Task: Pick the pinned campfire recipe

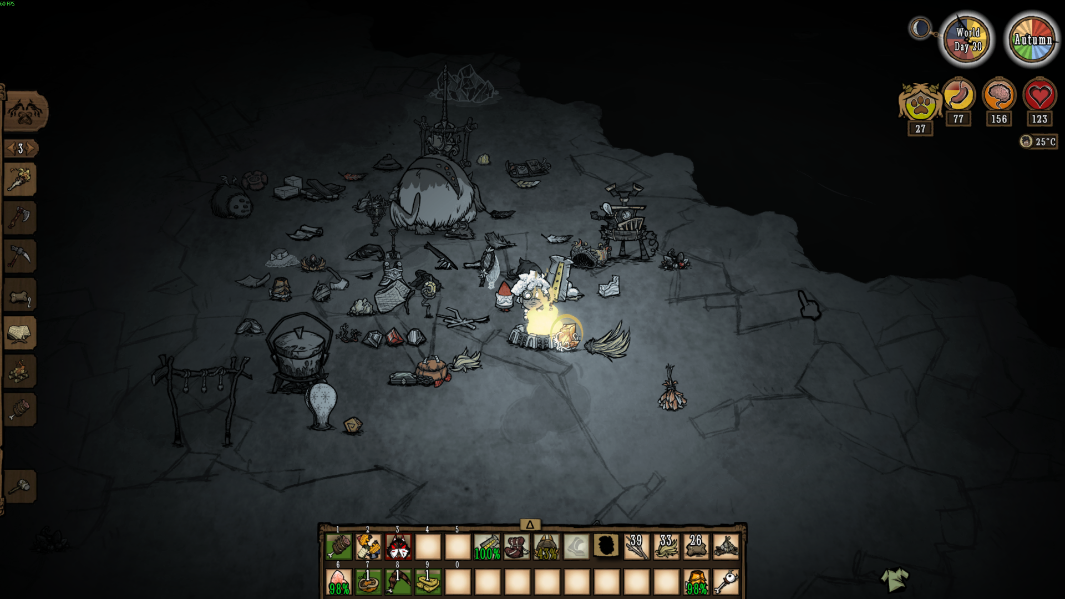Action: click(20, 370)
